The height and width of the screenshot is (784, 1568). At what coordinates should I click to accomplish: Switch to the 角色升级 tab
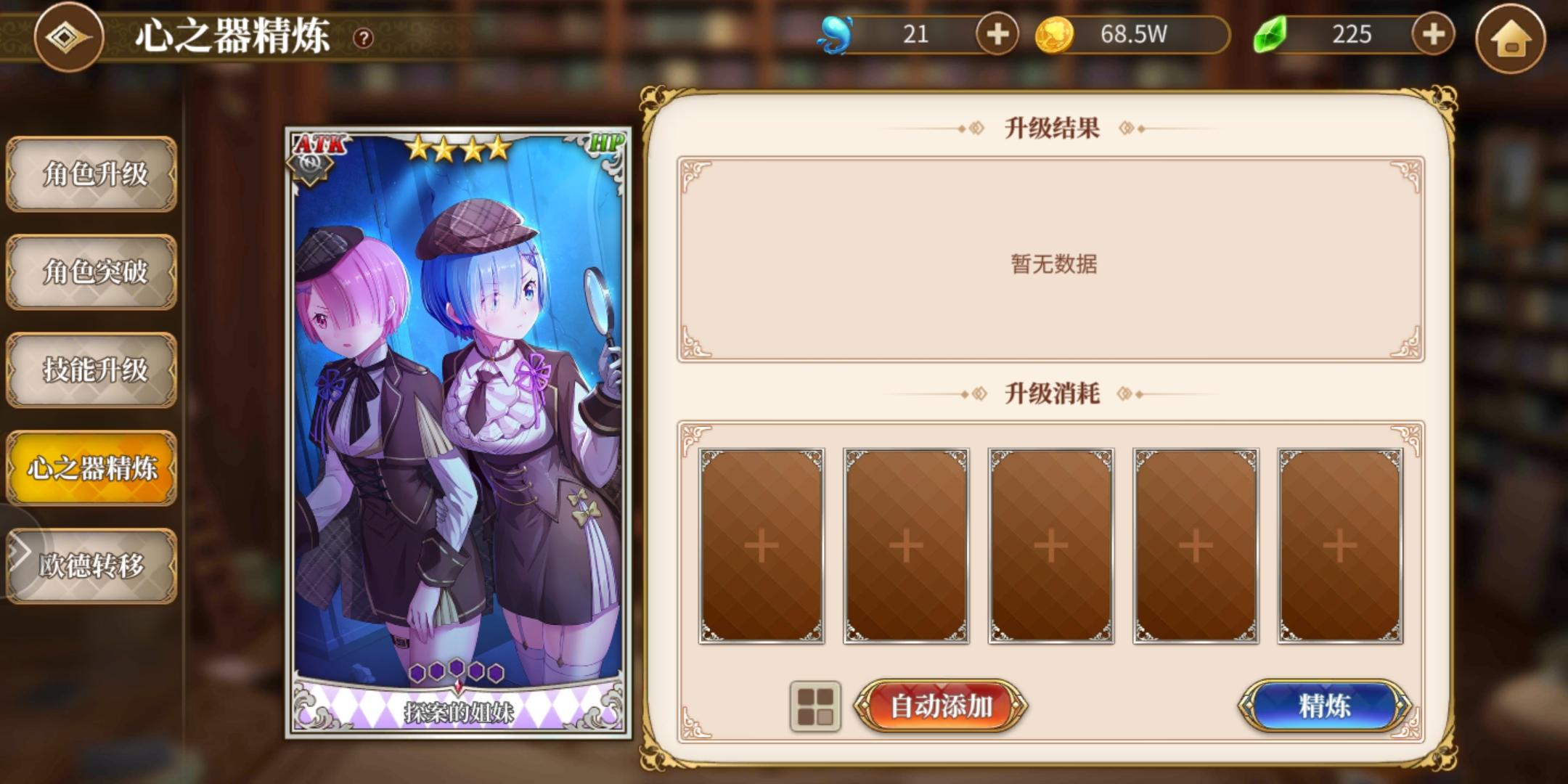(x=91, y=174)
